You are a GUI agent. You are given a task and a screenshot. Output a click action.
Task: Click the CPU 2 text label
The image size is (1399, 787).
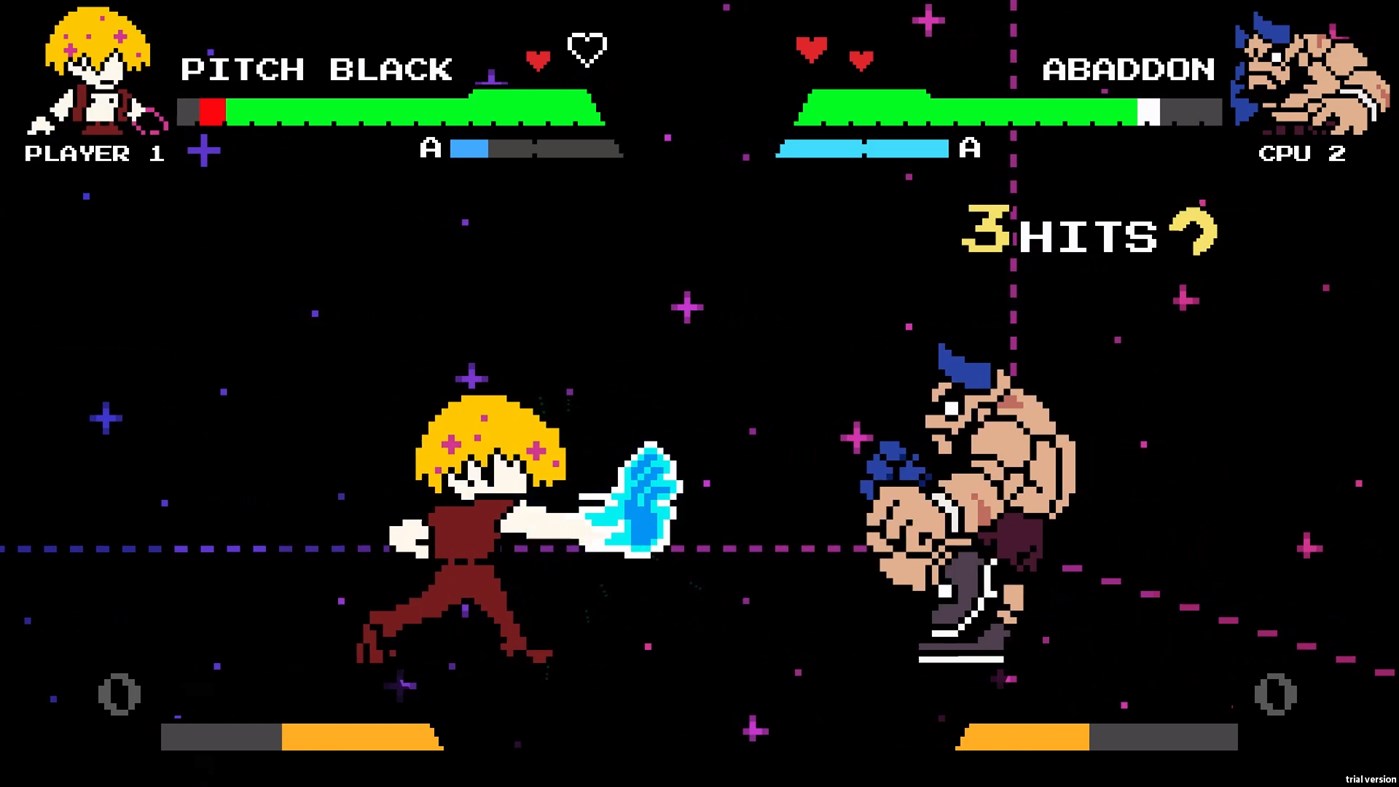coord(1302,153)
